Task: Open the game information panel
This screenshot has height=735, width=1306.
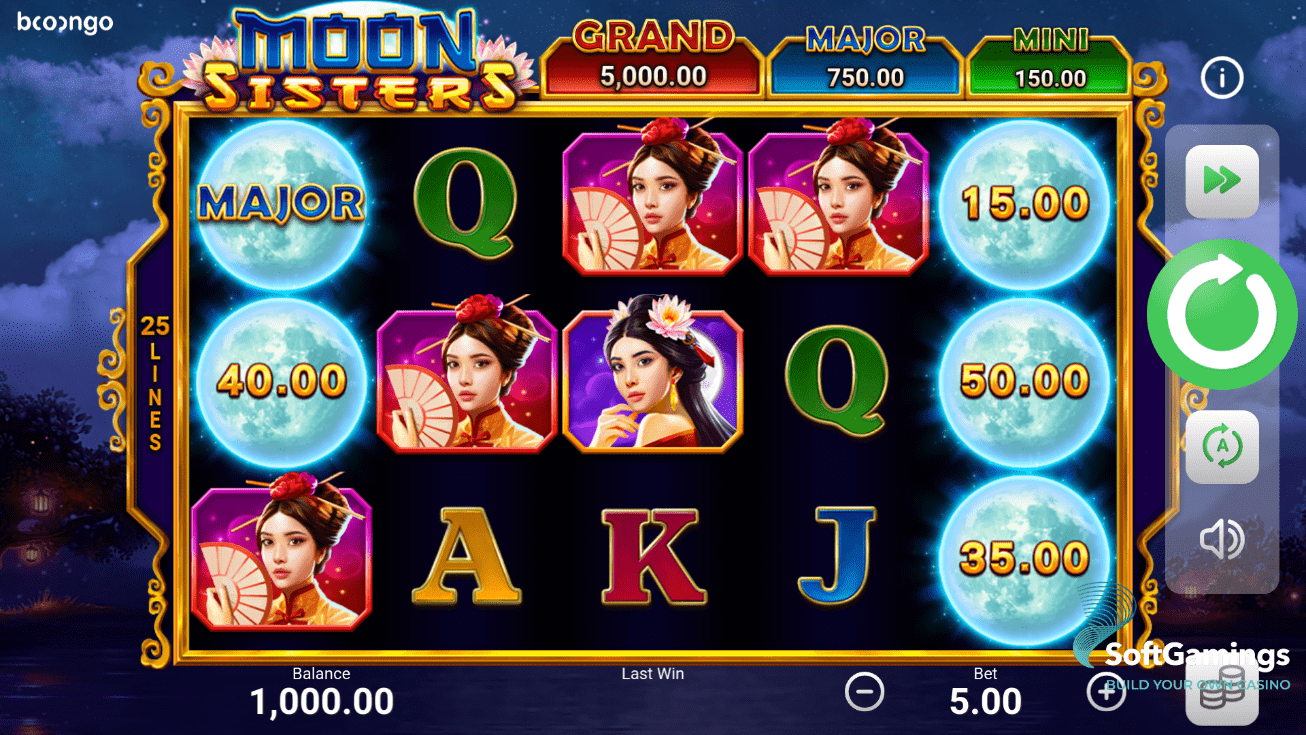Action: pyautogui.click(x=1221, y=78)
